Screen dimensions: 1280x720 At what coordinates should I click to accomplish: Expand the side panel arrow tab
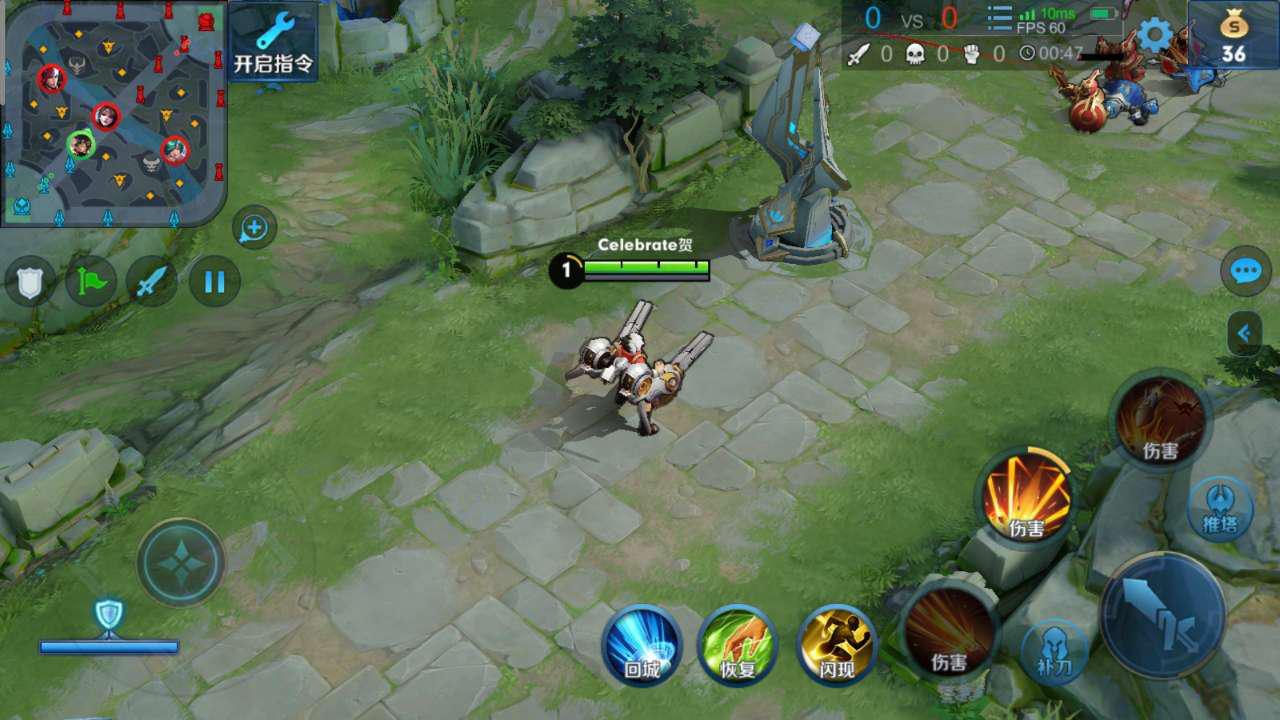pos(1244,333)
